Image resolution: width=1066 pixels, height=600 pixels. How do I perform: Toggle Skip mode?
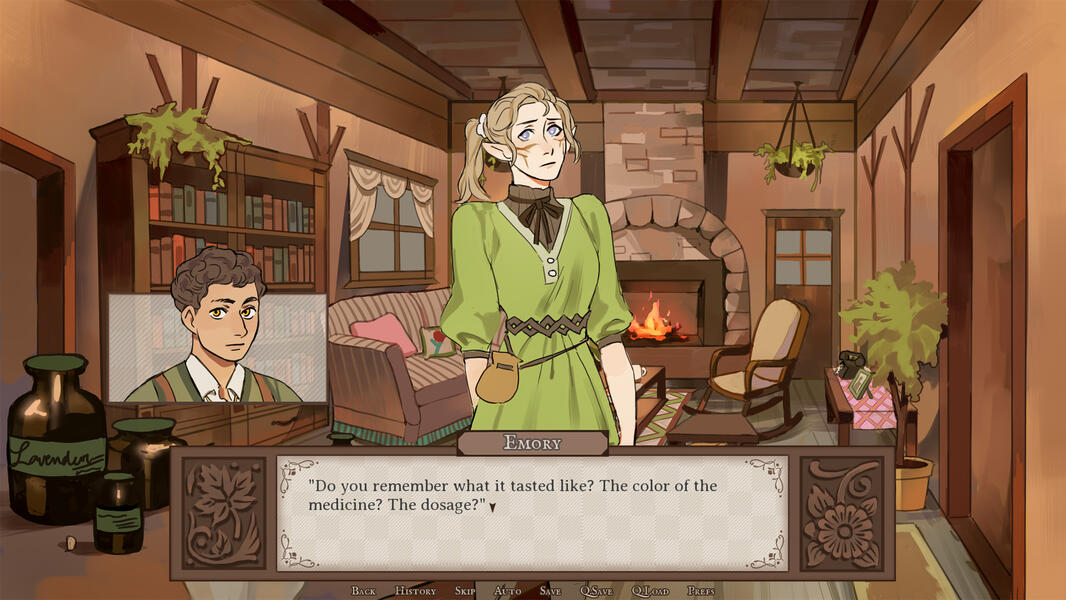click(x=465, y=591)
